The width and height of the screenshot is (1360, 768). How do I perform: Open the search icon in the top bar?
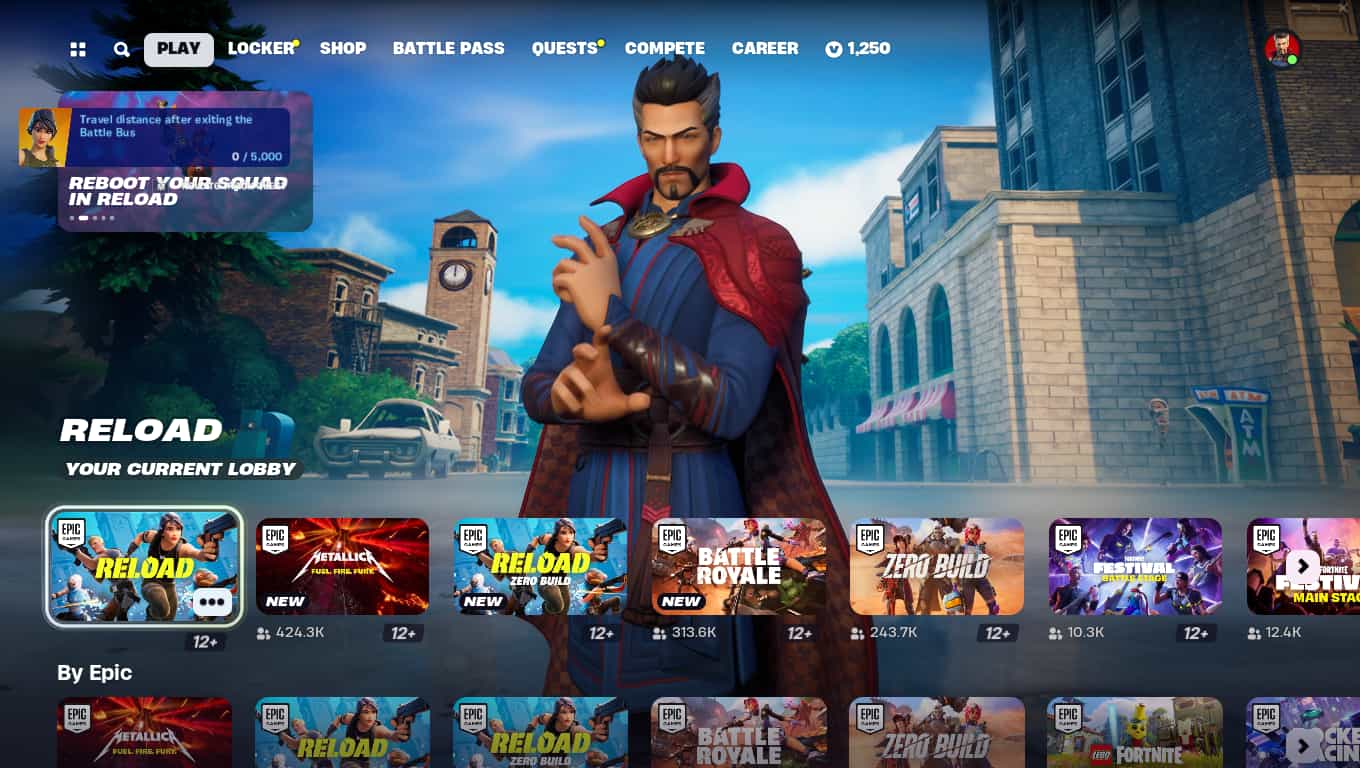(x=121, y=47)
